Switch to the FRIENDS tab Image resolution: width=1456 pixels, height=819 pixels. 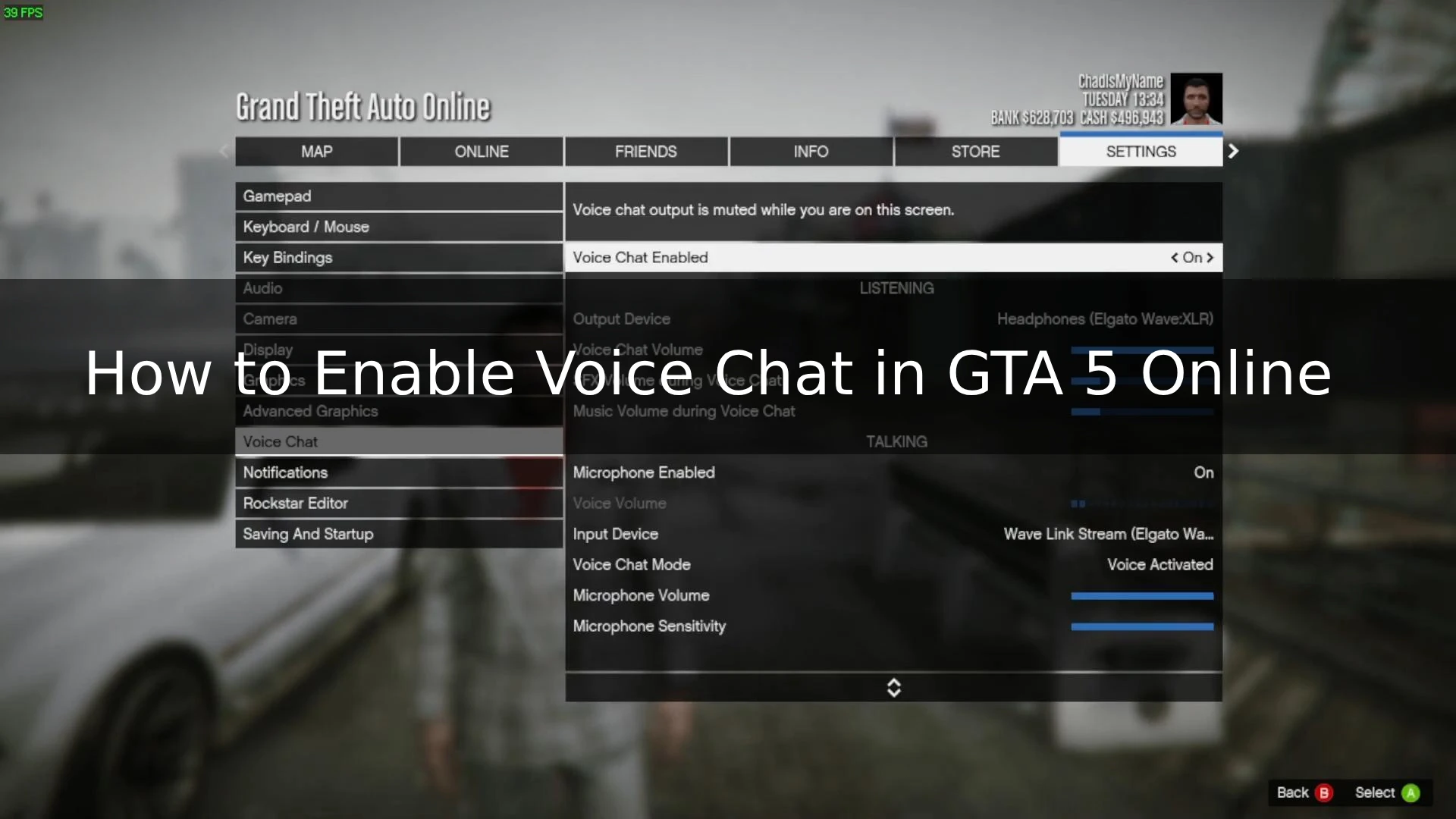pos(645,151)
